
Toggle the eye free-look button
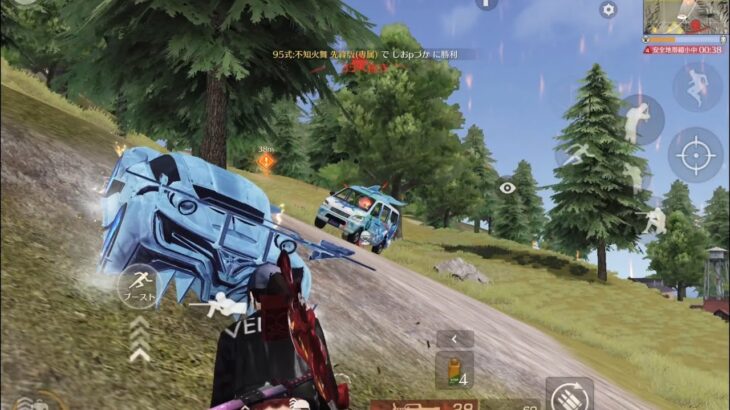(x=508, y=187)
